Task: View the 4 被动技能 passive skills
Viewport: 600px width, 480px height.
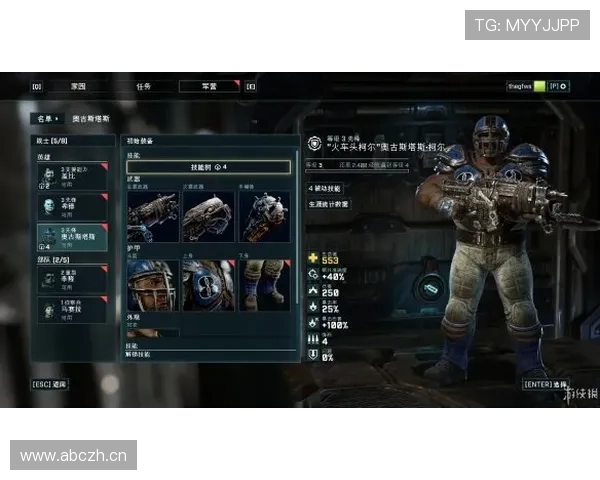Action: click(326, 188)
